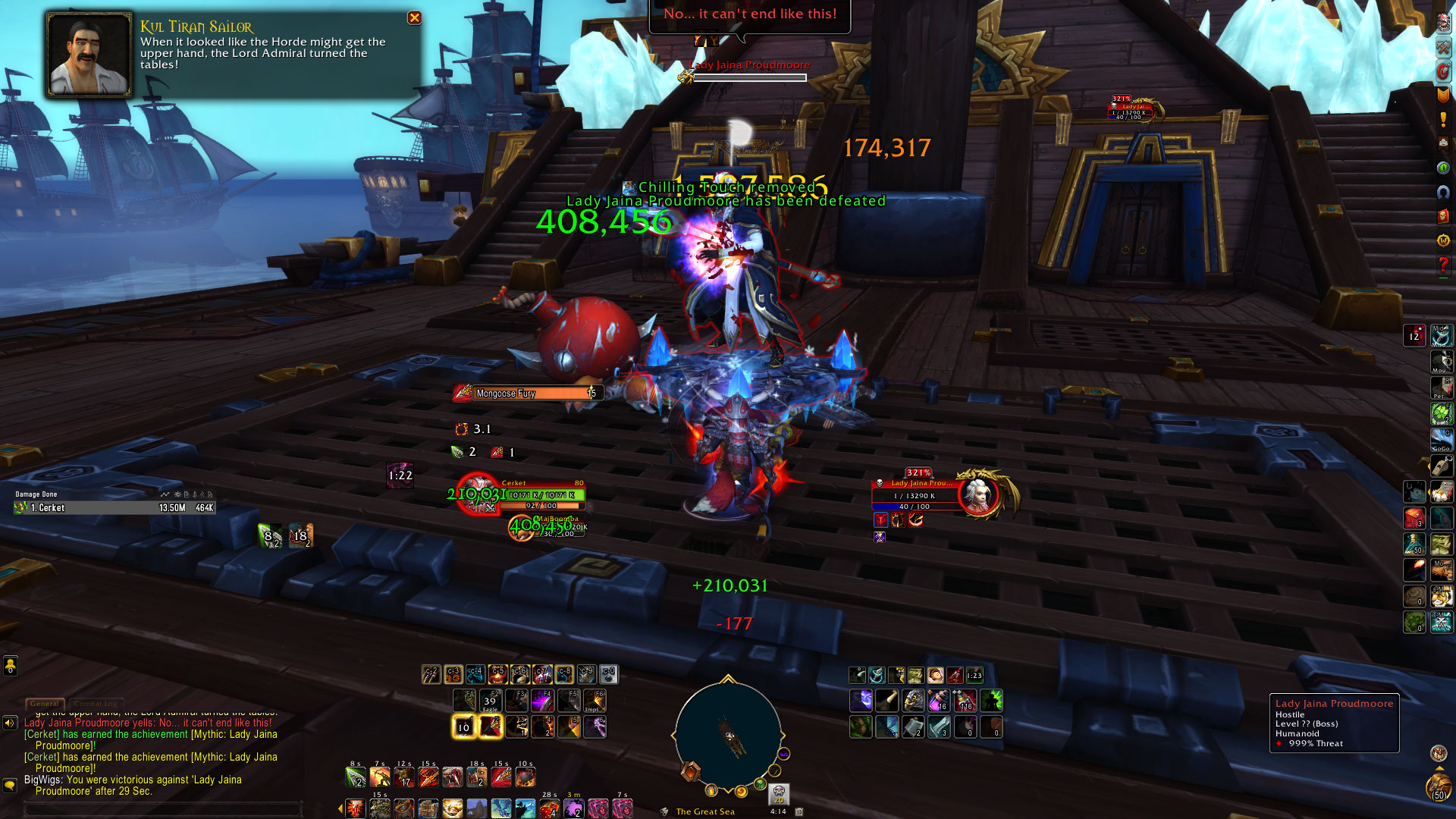This screenshot has width=1456, height=819.
Task: Use the F2 Eagle ability slot
Action: click(x=490, y=701)
